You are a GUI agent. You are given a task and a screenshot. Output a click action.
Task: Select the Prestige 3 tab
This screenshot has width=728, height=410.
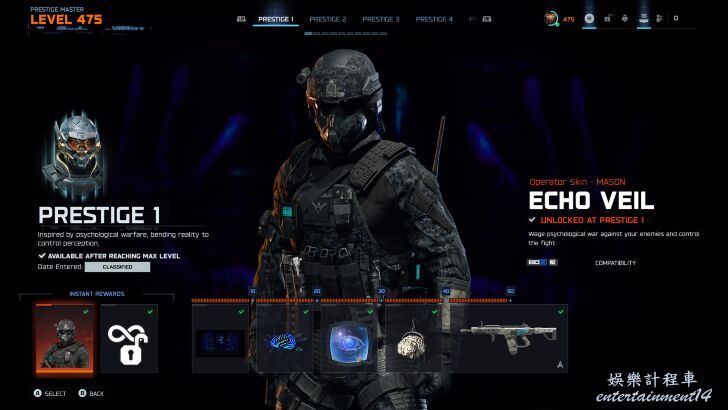[381, 19]
